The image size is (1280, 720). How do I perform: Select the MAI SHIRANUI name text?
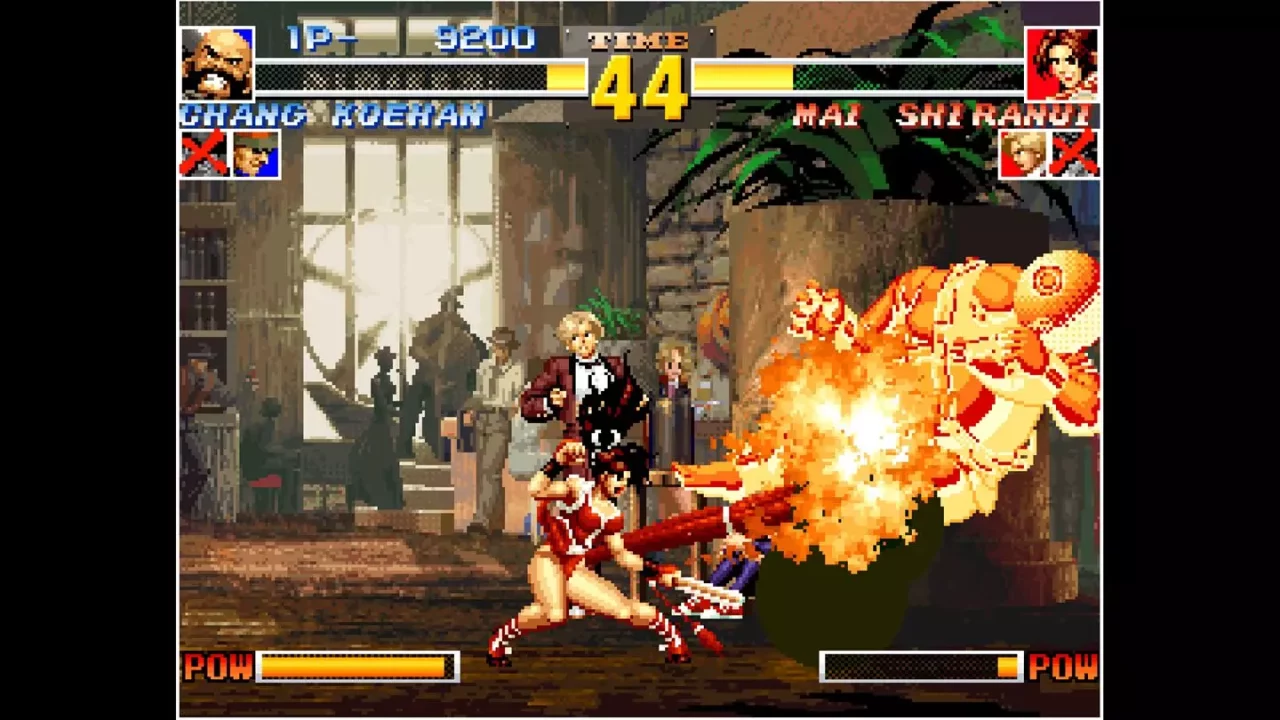click(x=944, y=115)
